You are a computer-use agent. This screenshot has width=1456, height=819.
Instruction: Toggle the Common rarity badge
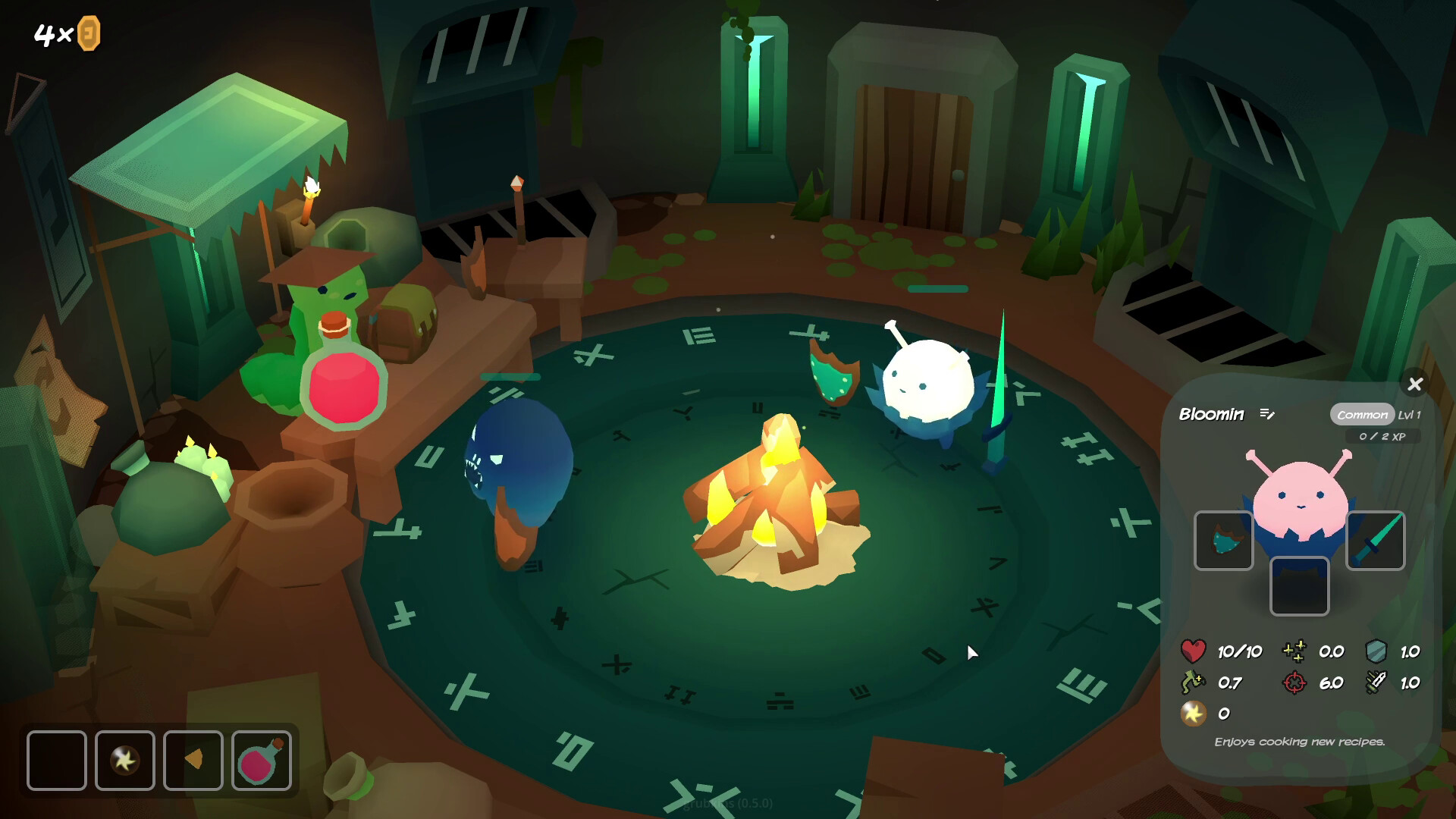[x=1363, y=415]
